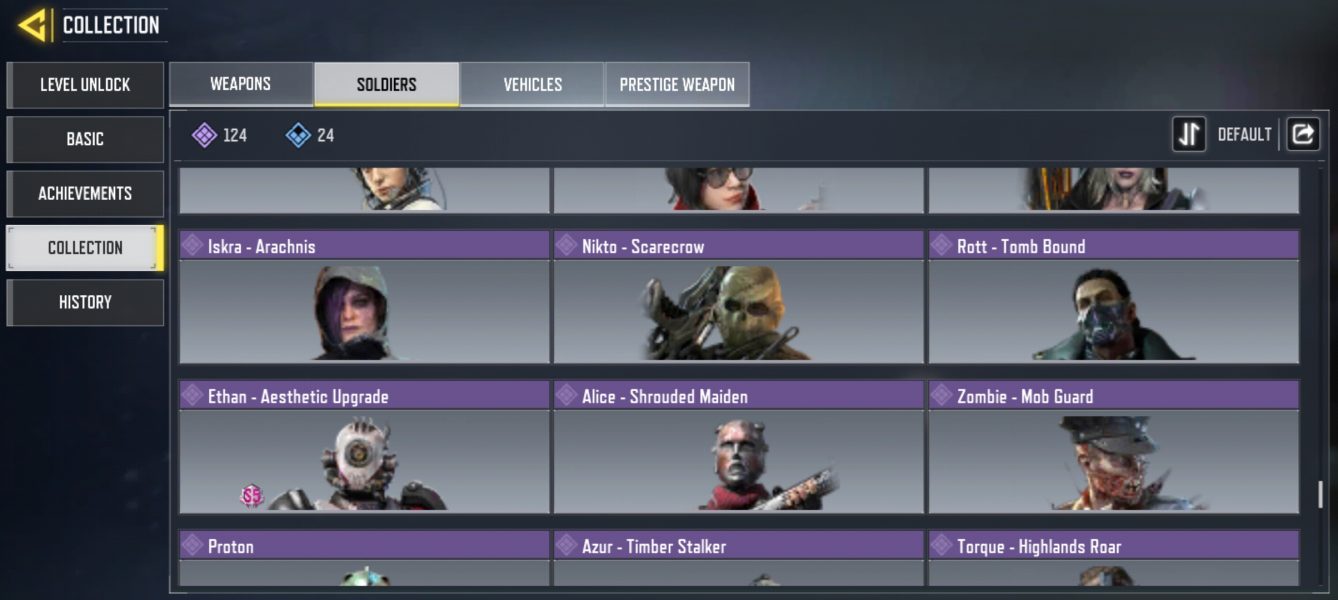This screenshot has width=1338, height=600.
Task: Select the Azur - Timber Stalker card
Action: (738, 558)
